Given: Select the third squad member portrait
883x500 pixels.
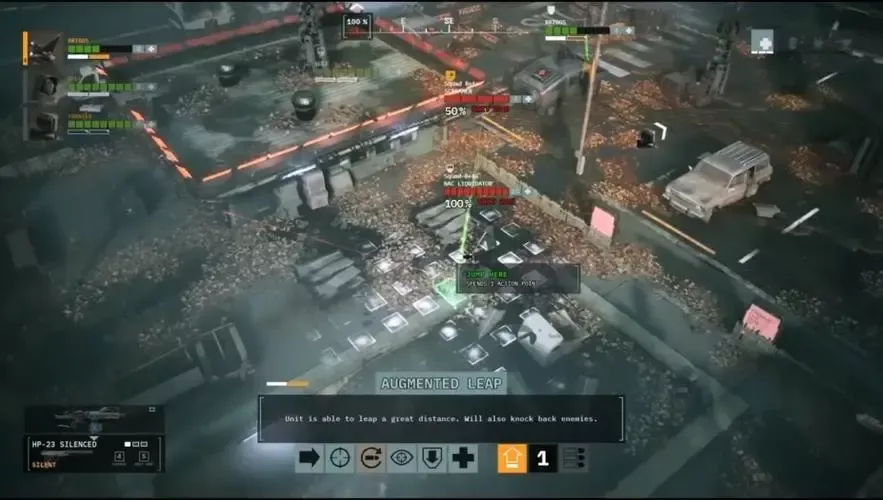Looking at the screenshot, I should pyautogui.click(x=45, y=123).
